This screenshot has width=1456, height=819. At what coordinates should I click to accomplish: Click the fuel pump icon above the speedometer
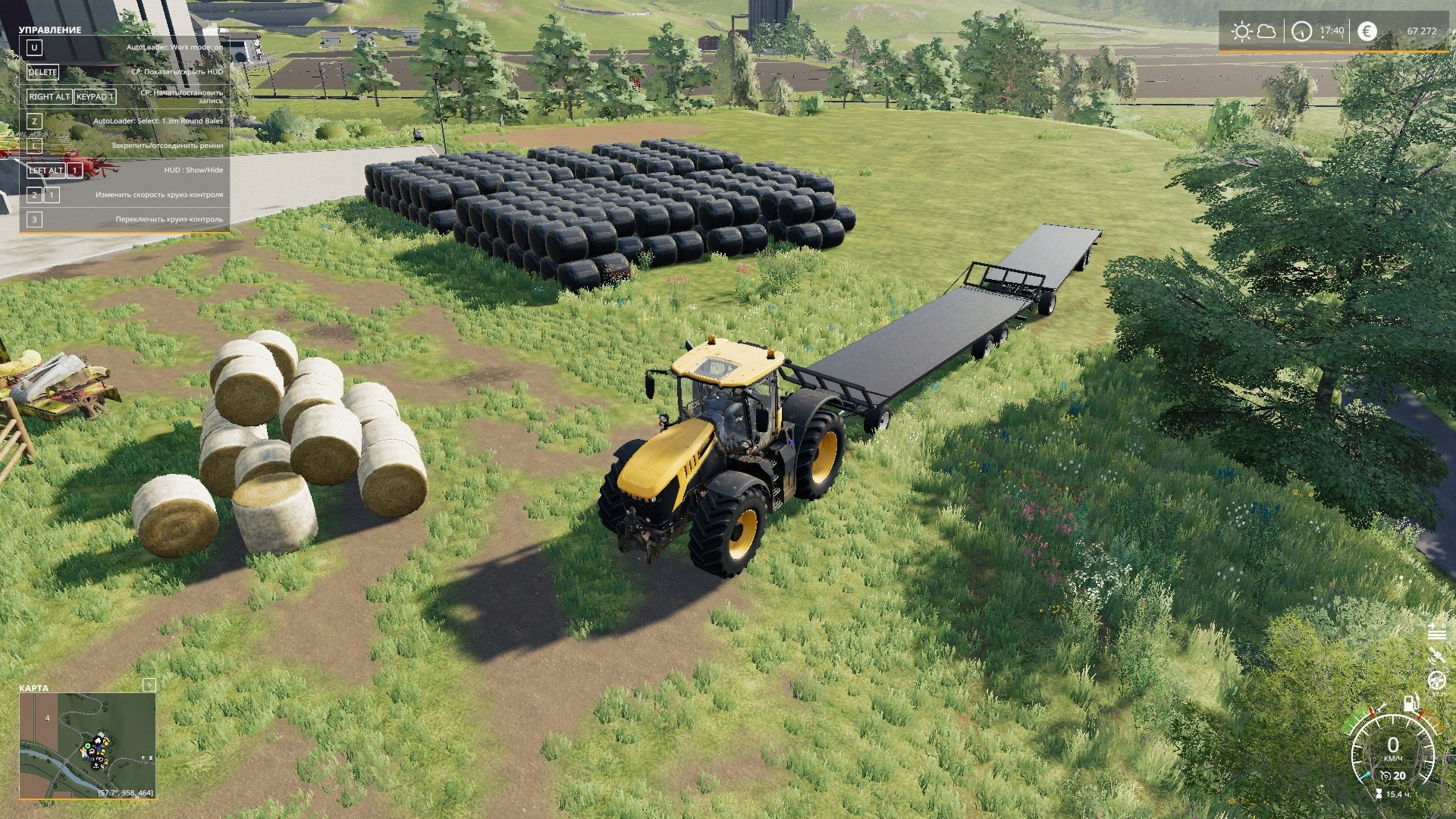coord(1411,702)
